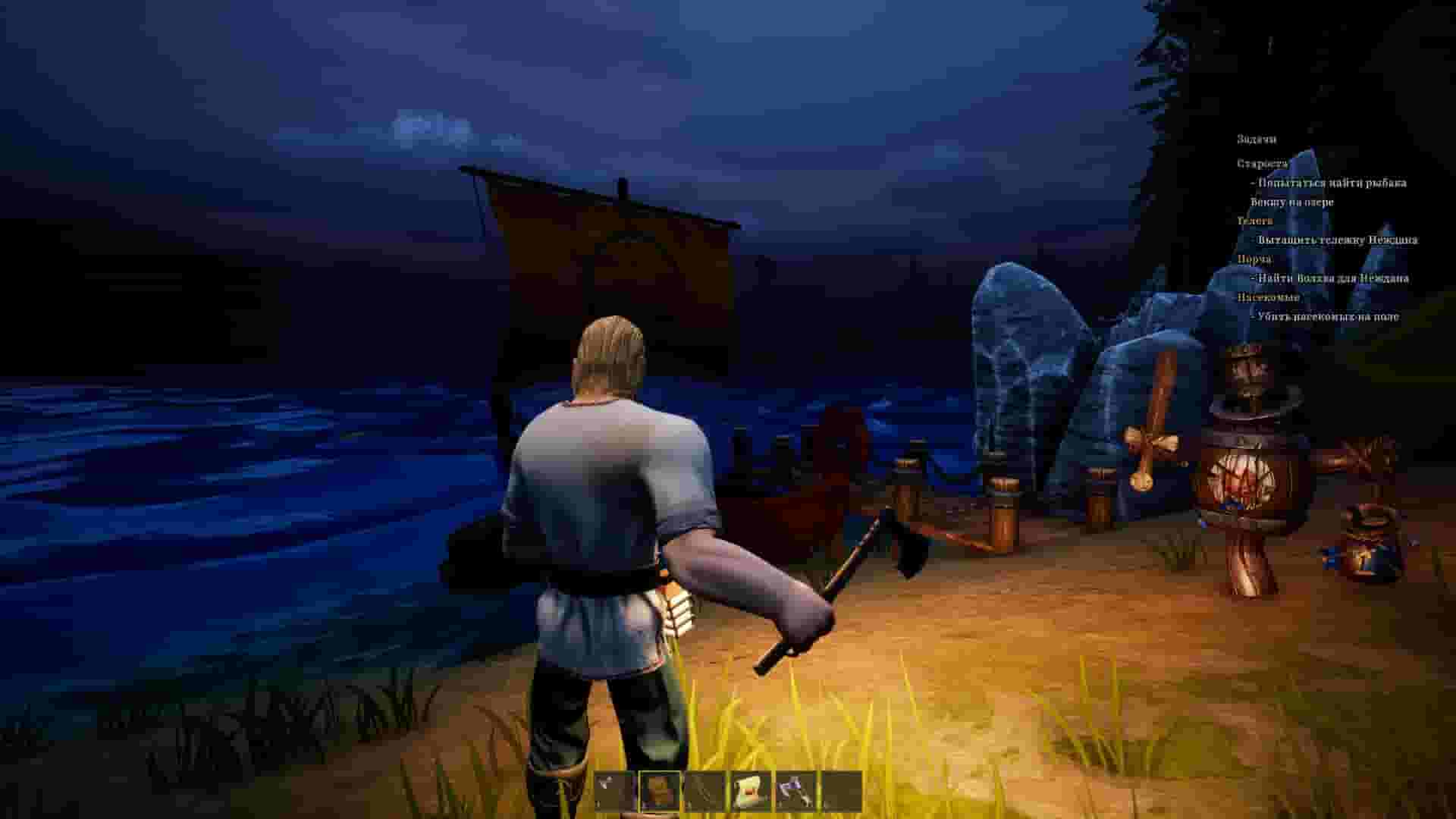Click the empty sixth hotbar slot
Screen dimensions: 1456x819
click(842, 790)
